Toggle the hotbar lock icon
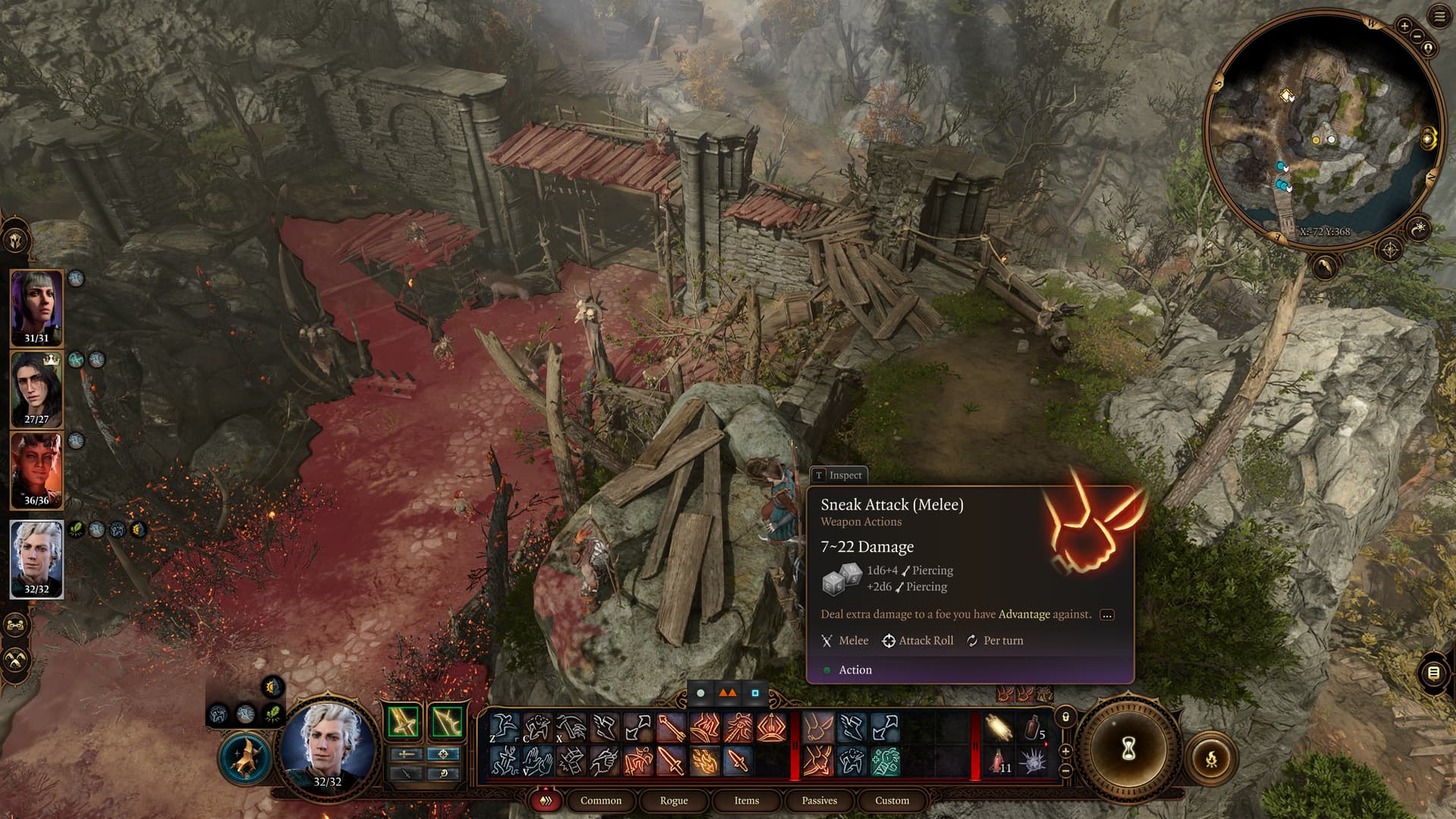The height and width of the screenshot is (819, 1456). pos(1065,717)
